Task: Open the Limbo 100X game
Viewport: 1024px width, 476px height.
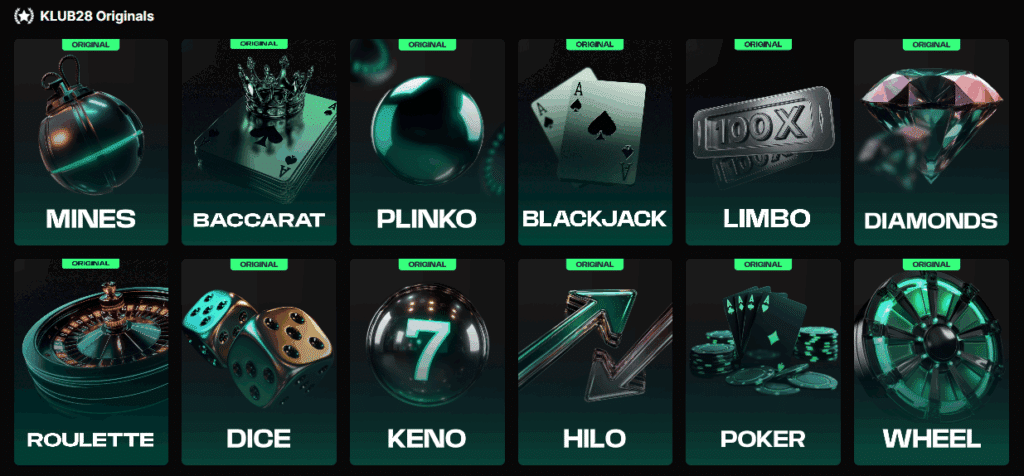Action: [x=763, y=142]
